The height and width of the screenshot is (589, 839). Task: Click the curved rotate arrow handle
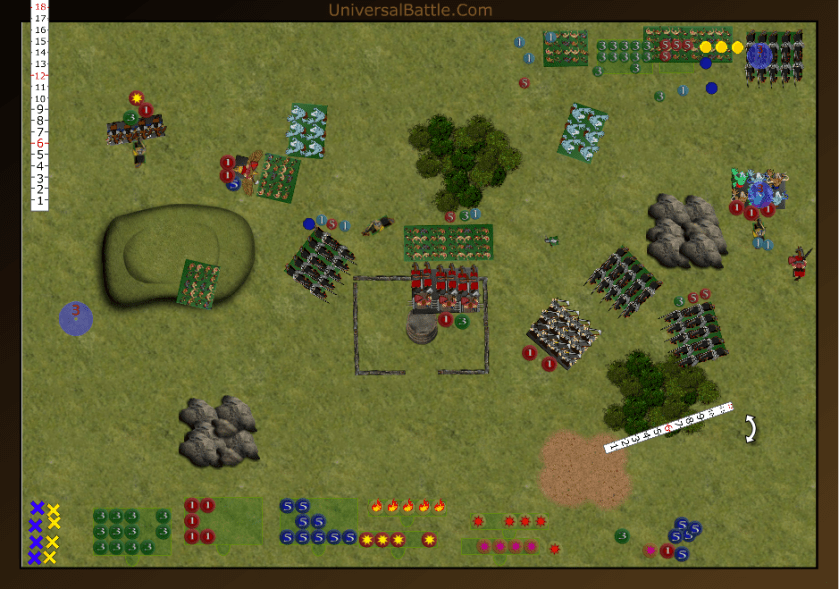tap(749, 429)
